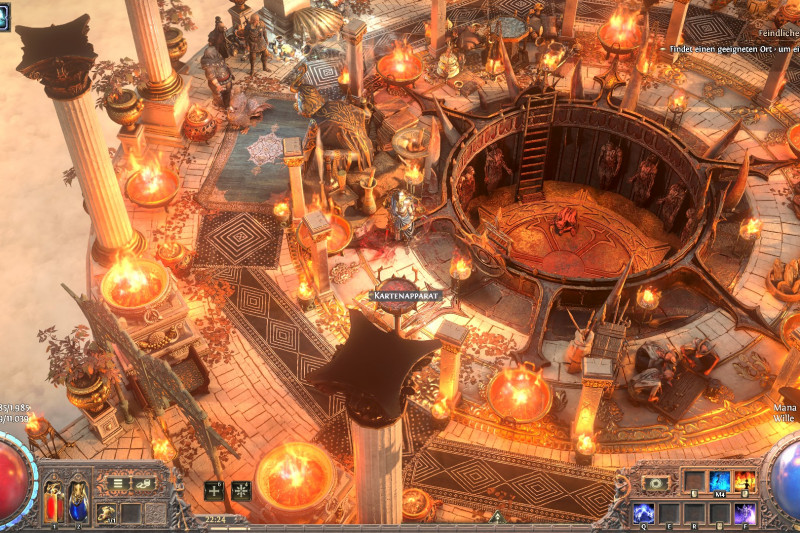The image size is (800, 533).
Task: Click the blue icon in top-left corner
Action: point(4,16)
